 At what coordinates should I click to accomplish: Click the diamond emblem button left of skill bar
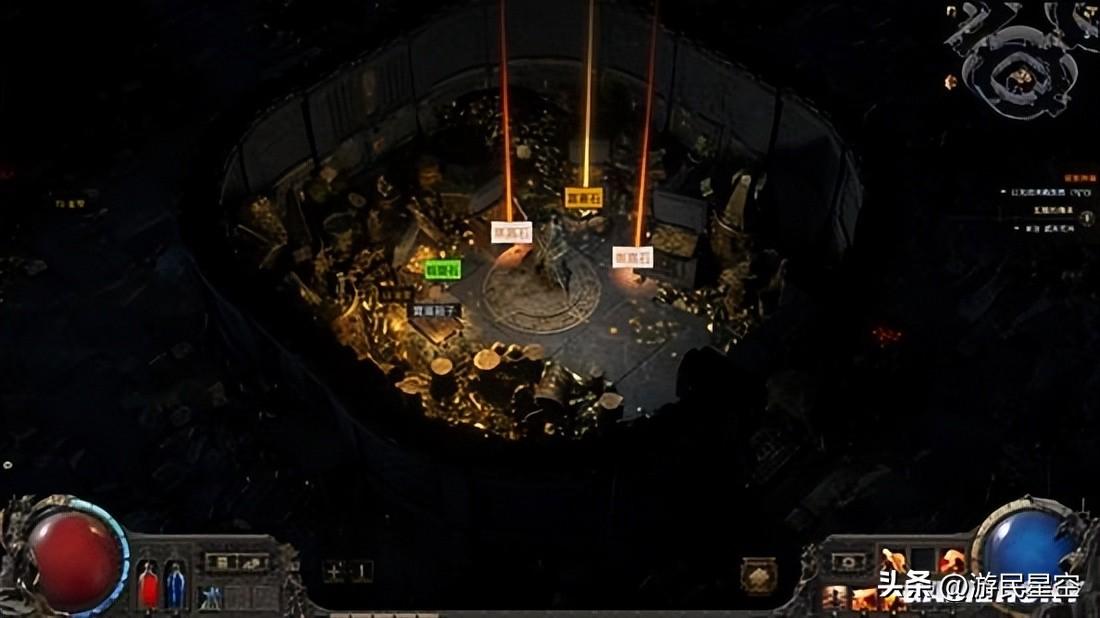(759, 576)
